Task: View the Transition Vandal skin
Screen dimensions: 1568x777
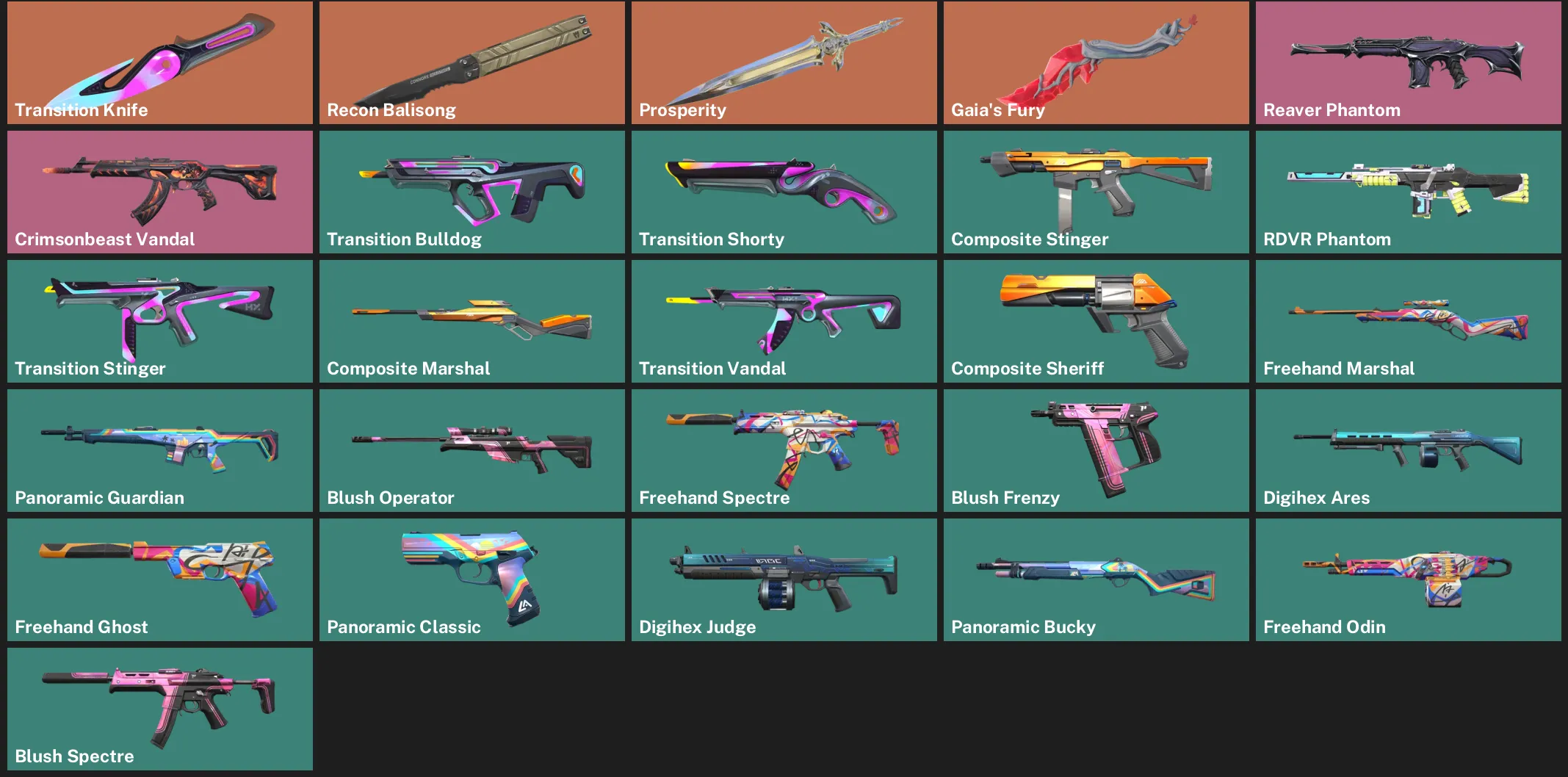Action: pos(783,321)
